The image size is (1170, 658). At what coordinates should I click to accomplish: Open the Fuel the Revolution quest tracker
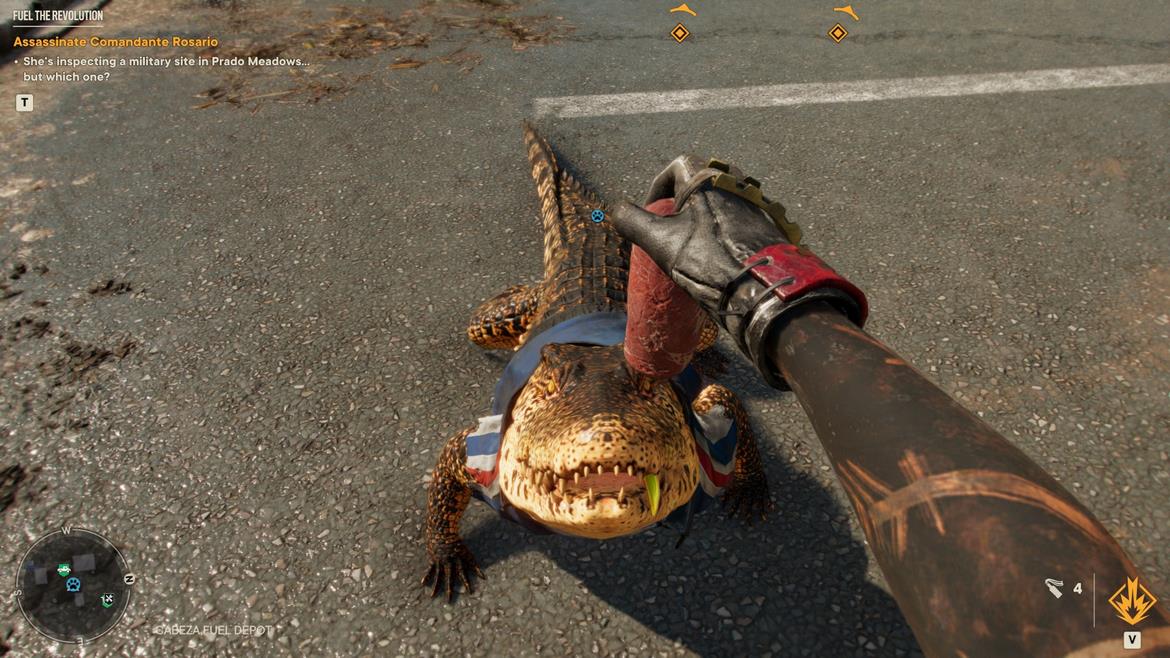pos(58,16)
